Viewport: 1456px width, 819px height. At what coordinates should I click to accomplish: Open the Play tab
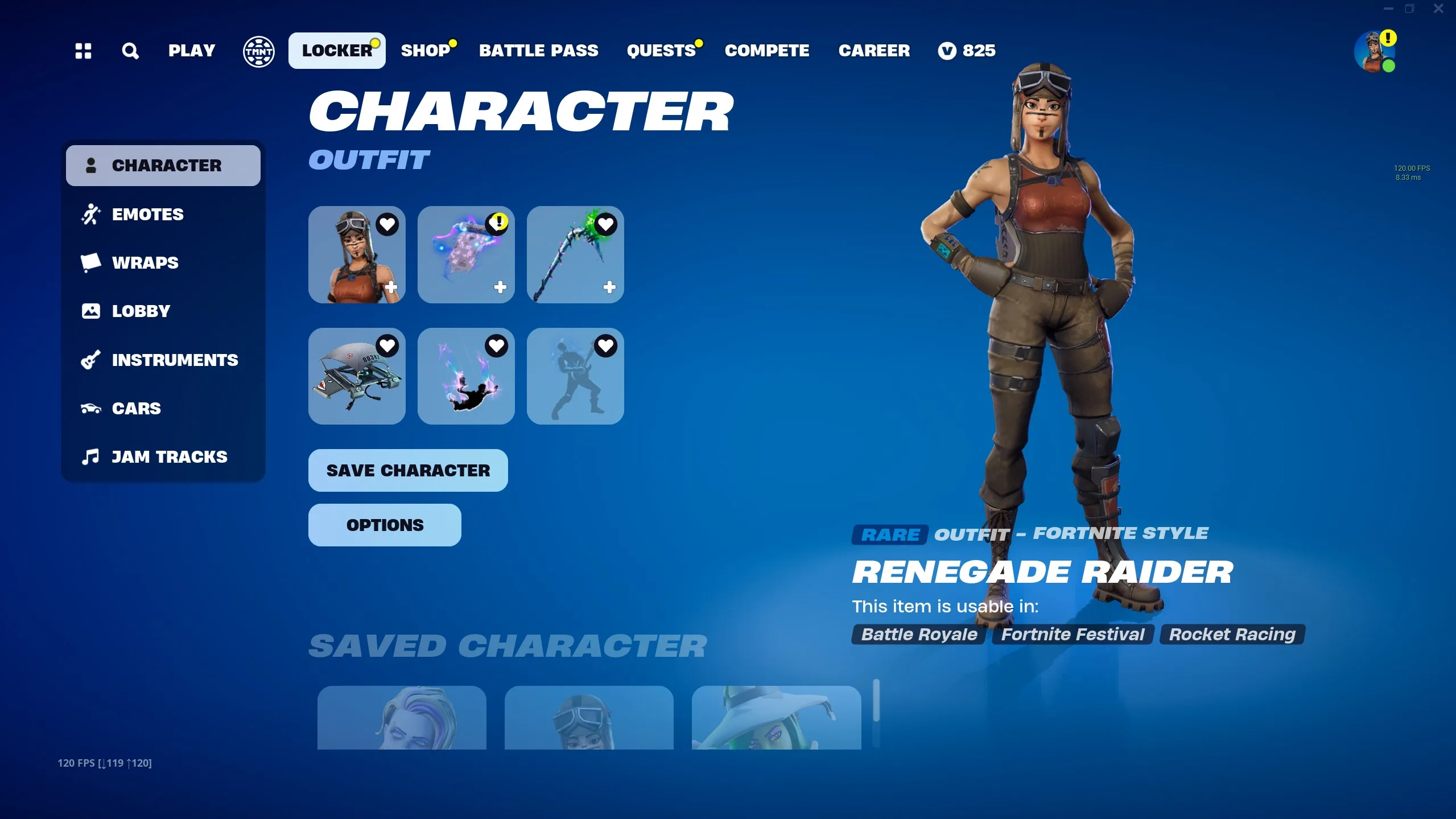click(191, 51)
